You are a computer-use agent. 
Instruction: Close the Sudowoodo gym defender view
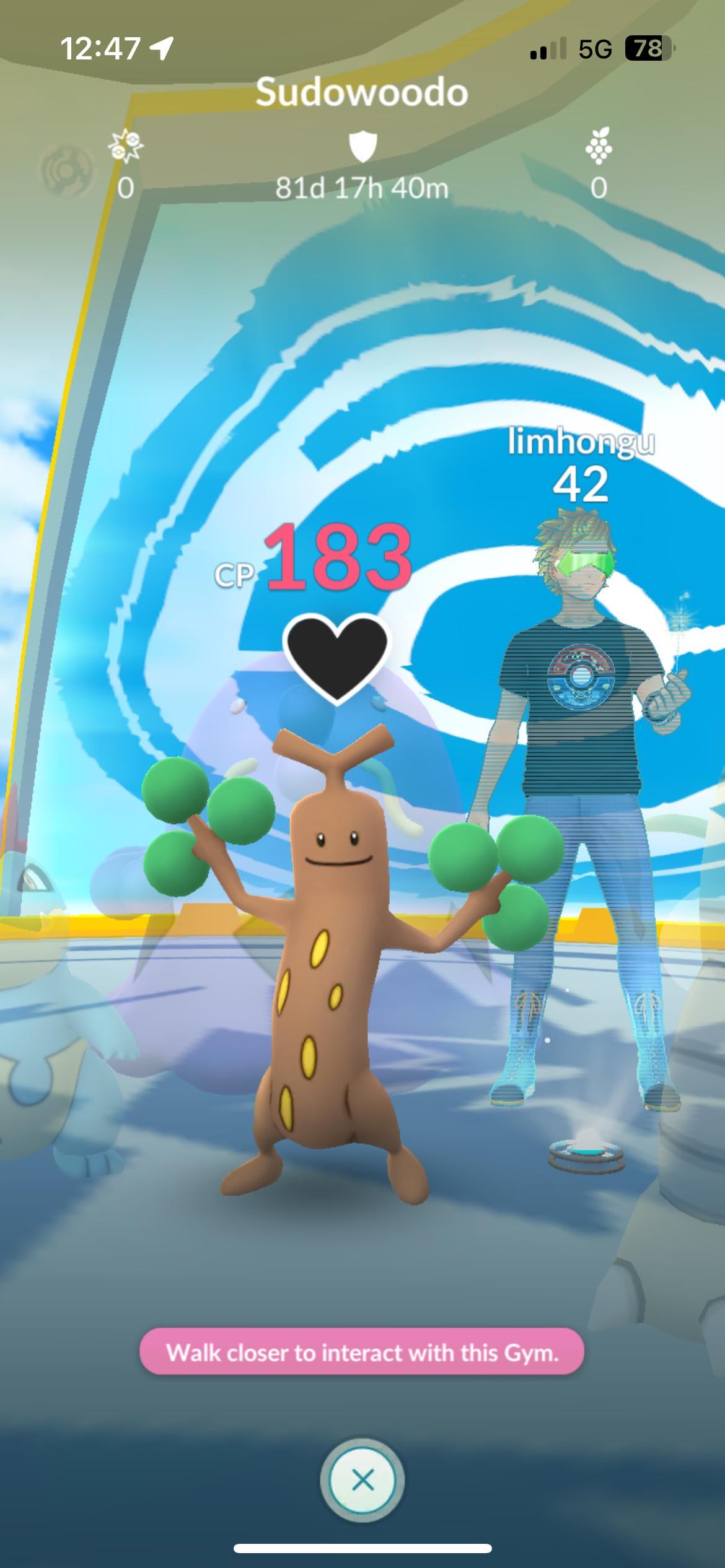[x=362, y=1480]
